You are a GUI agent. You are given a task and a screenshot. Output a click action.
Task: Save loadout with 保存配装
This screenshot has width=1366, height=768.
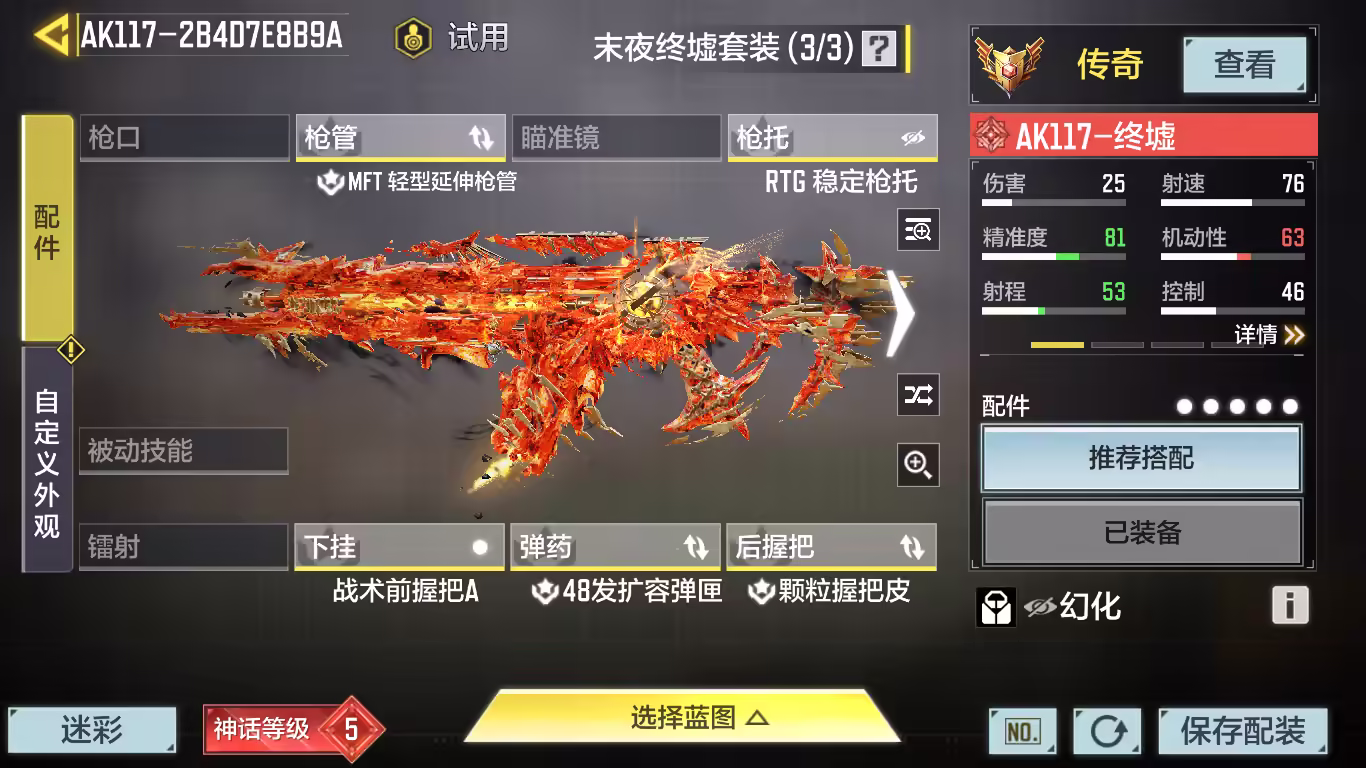click(x=1242, y=731)
